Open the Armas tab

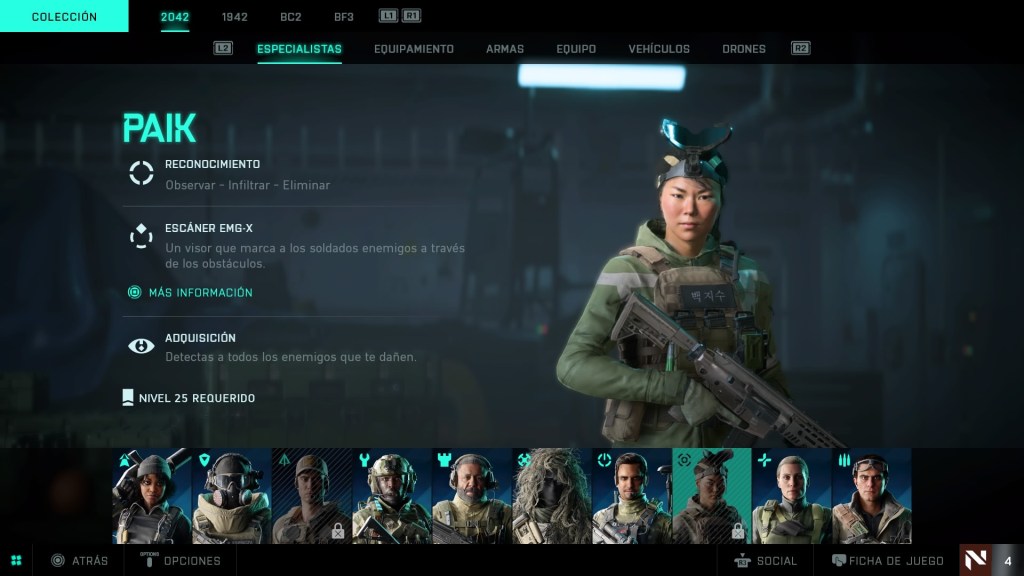pyautogui.click(x=505, y=49)
